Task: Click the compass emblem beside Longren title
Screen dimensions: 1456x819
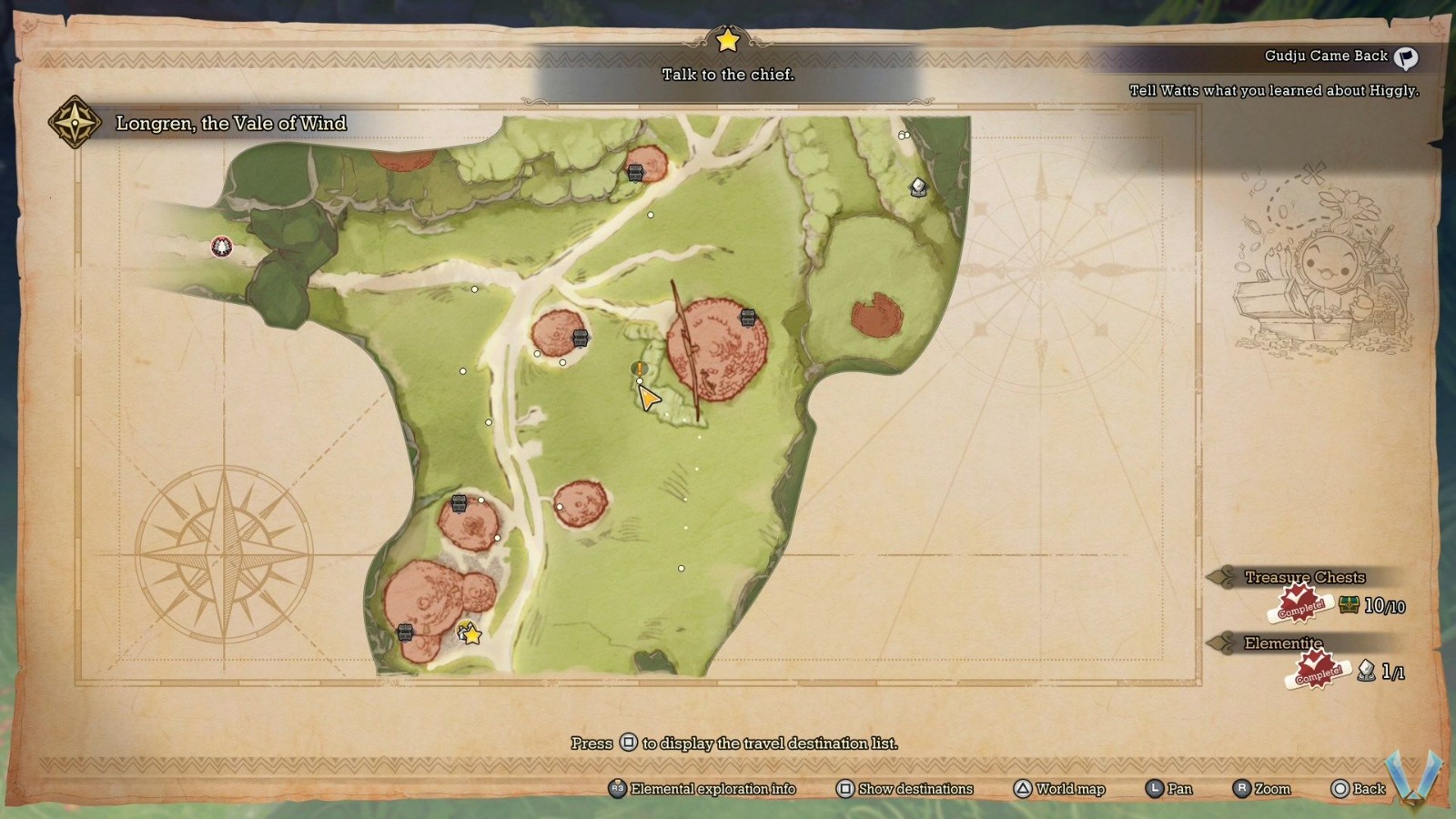Action: (75, 123)
